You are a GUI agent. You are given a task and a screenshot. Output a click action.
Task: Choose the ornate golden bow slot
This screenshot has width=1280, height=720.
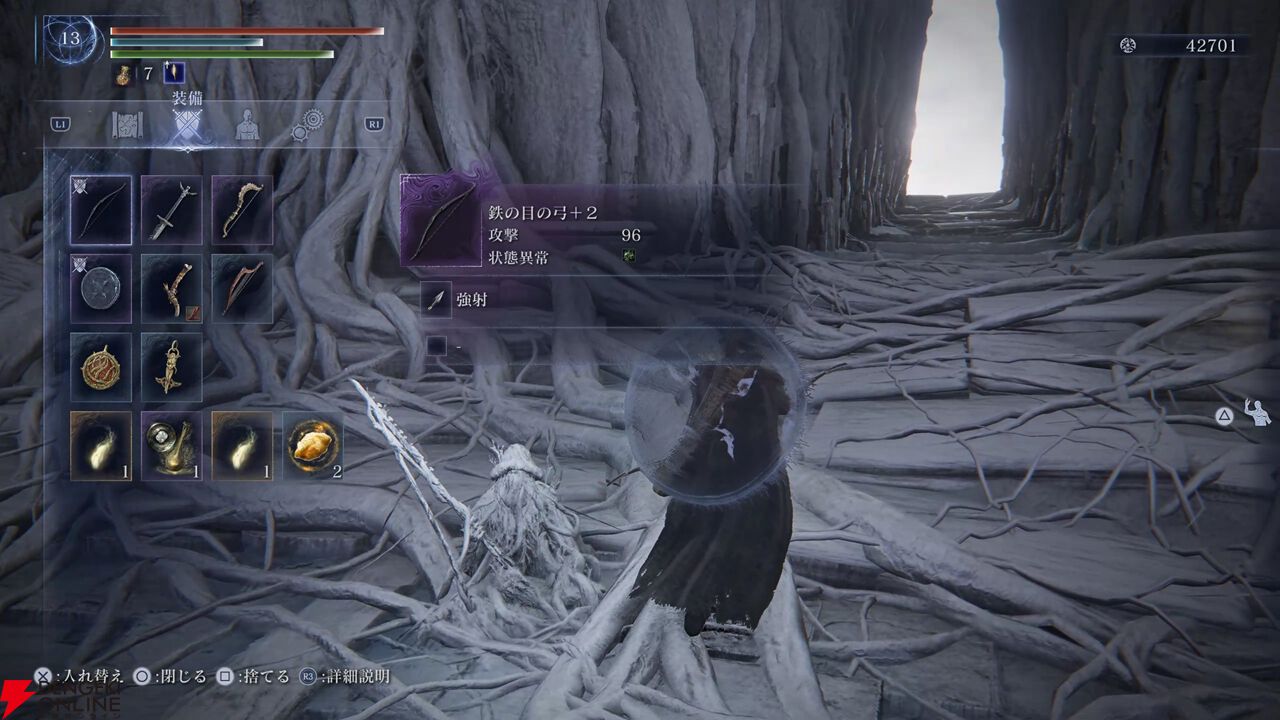[242, 210]
